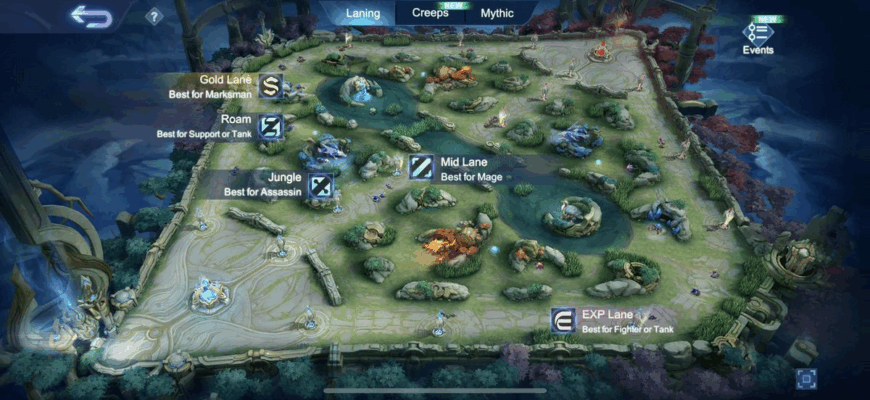Select the Gold Lane marker
Screen dimensions: 870x400
point(270,86)
